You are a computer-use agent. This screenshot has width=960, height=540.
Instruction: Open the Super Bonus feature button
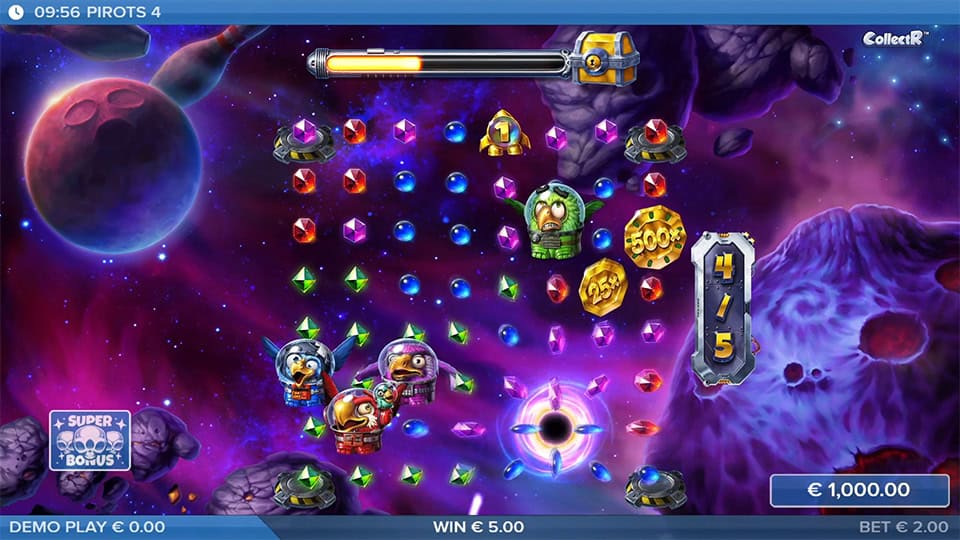point(90,439)
